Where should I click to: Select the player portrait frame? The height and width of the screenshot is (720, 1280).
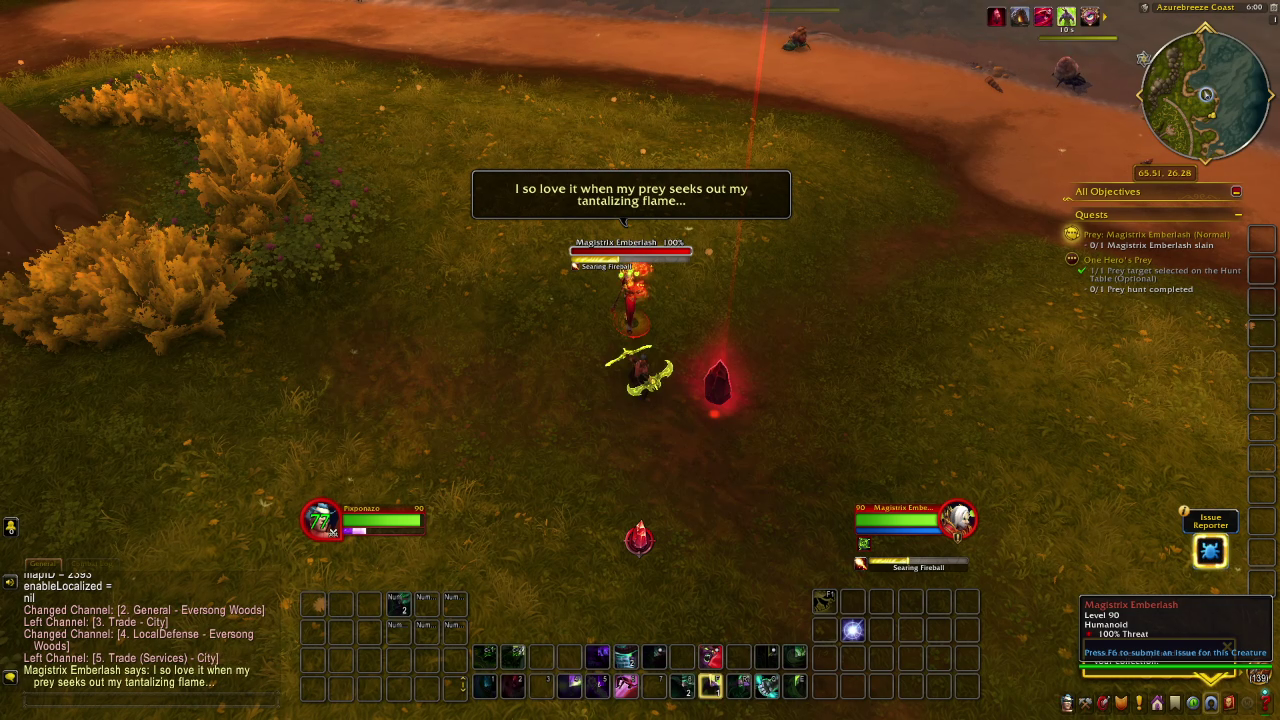[321, 519]
